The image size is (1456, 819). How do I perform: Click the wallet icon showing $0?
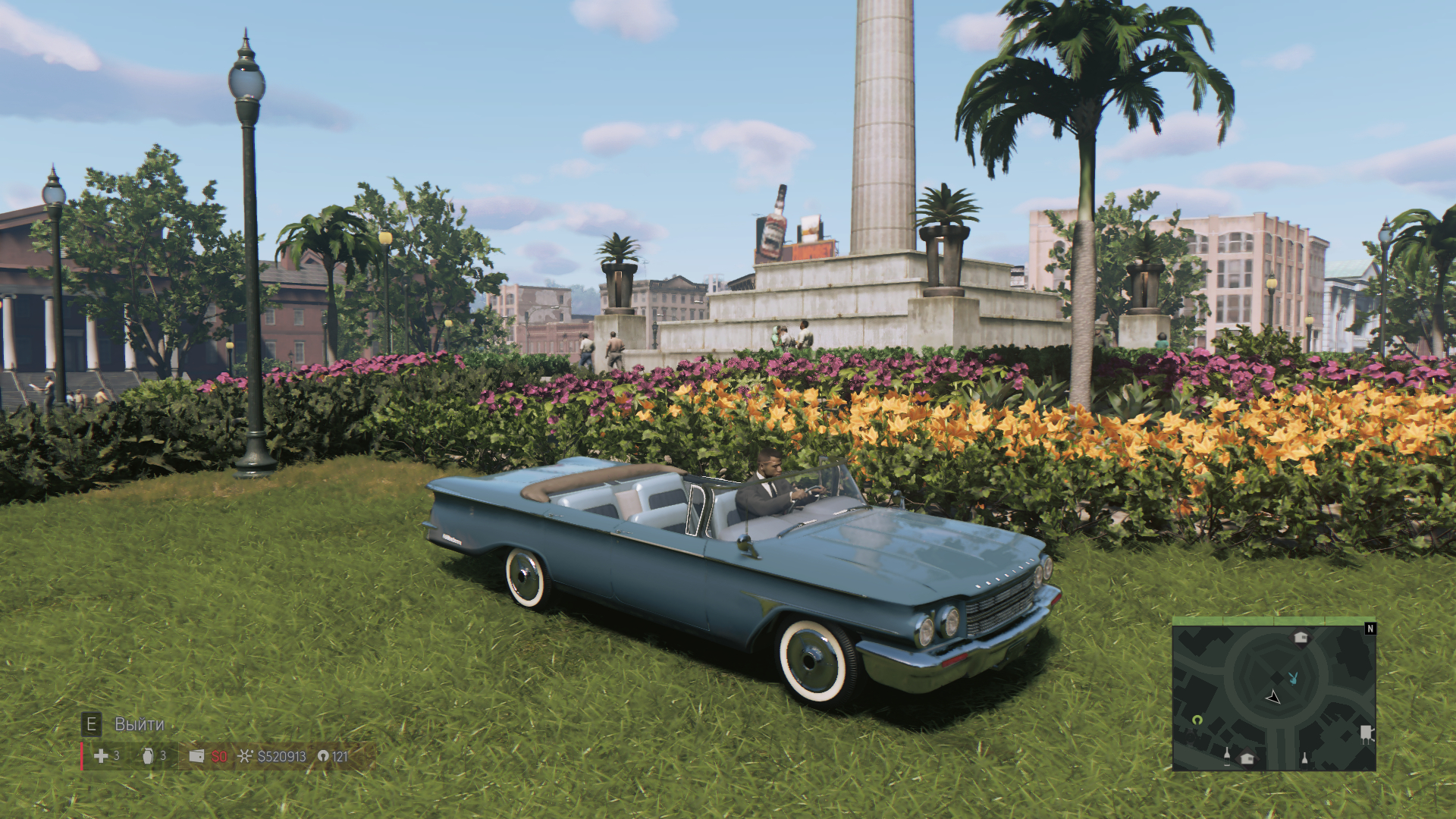(x=196, y=756)
